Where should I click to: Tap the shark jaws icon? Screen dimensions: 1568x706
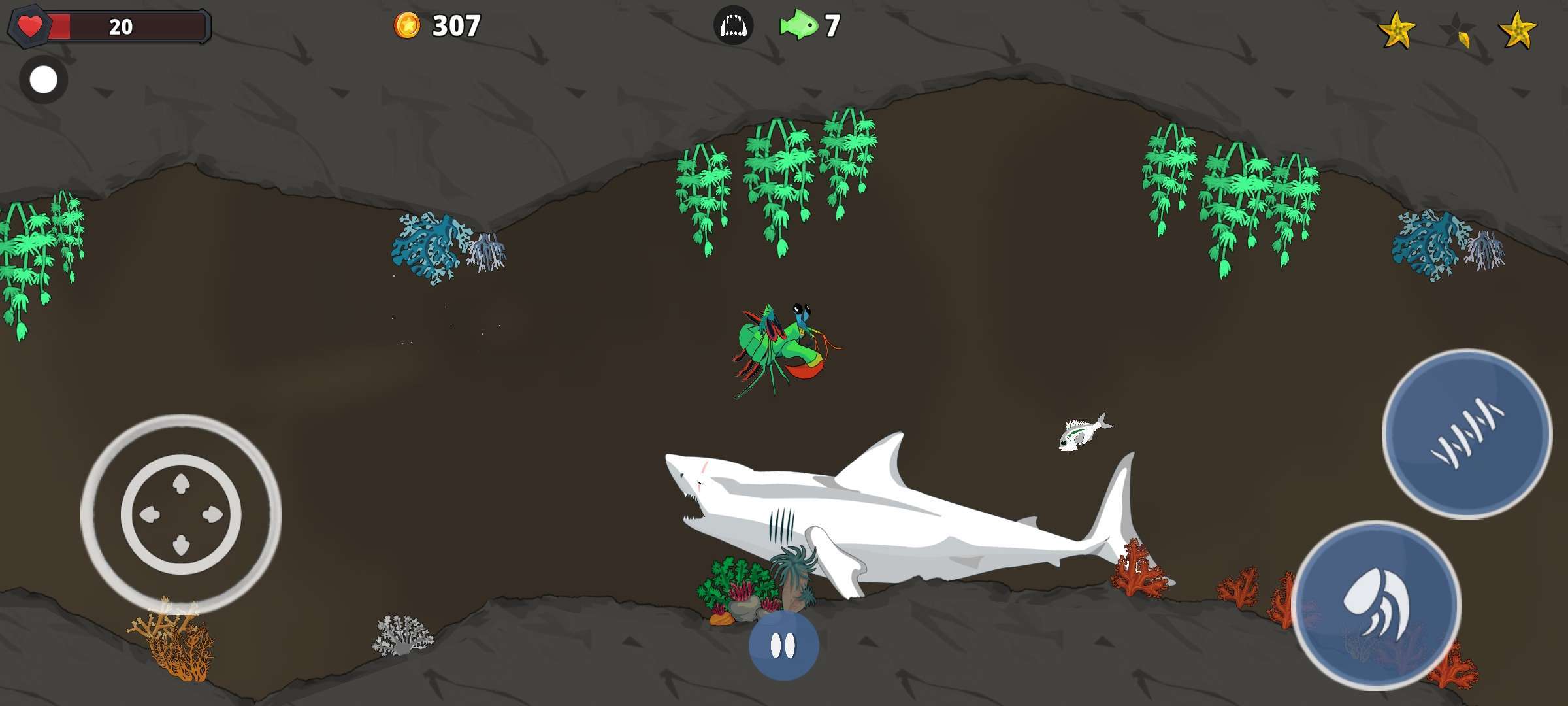click(x=733, y=26)
